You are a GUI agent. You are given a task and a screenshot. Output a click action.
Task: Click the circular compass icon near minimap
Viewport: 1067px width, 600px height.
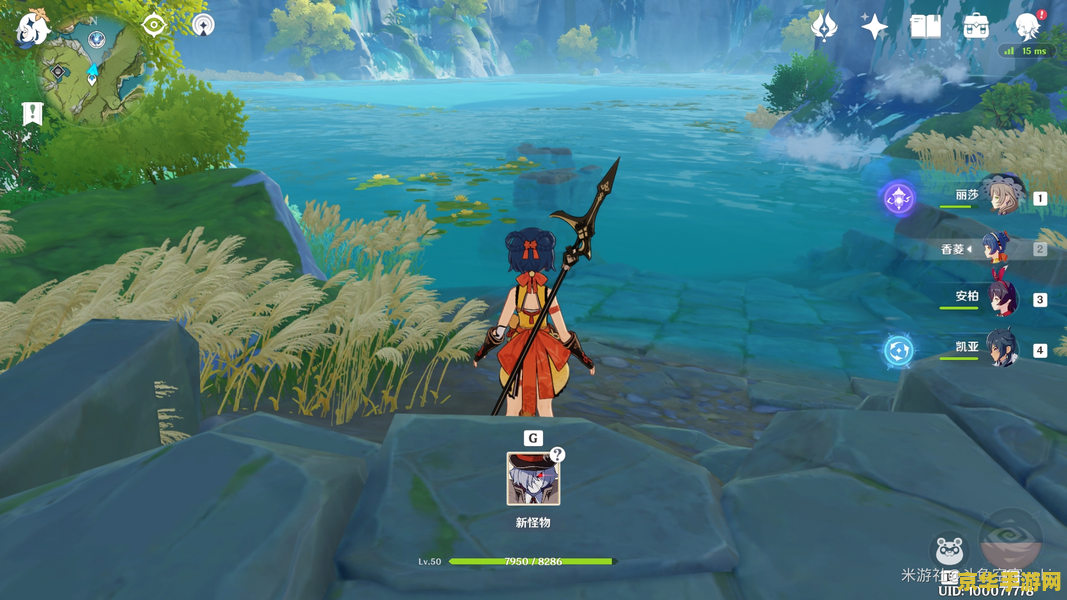click(202, 25)
